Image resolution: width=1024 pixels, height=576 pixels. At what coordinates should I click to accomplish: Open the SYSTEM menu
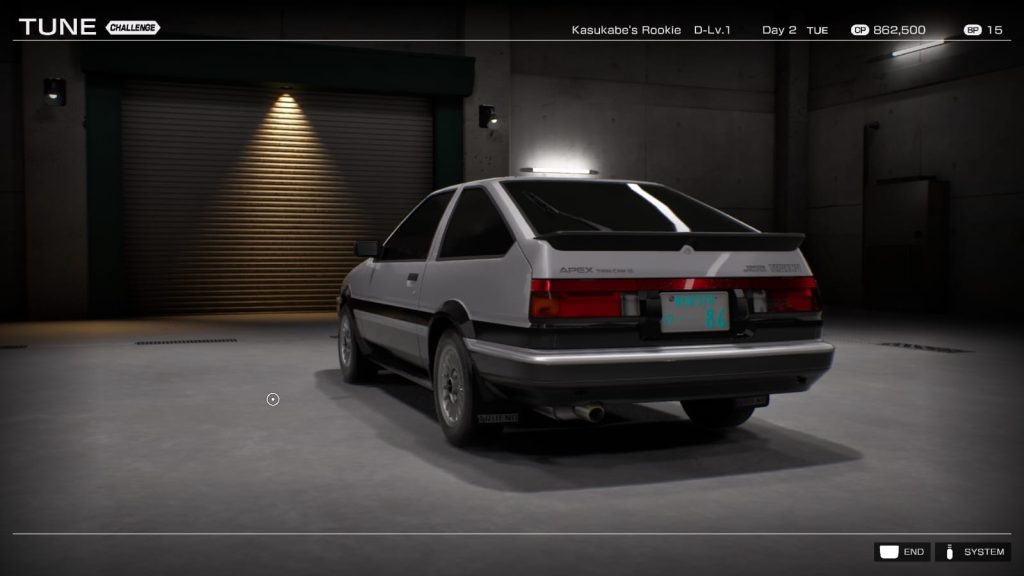[973, 552]
